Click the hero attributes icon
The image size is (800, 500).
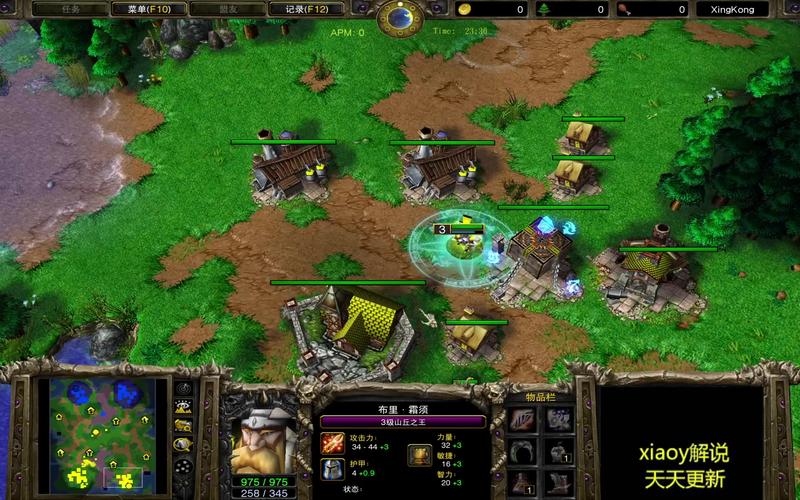coord(420,455)
